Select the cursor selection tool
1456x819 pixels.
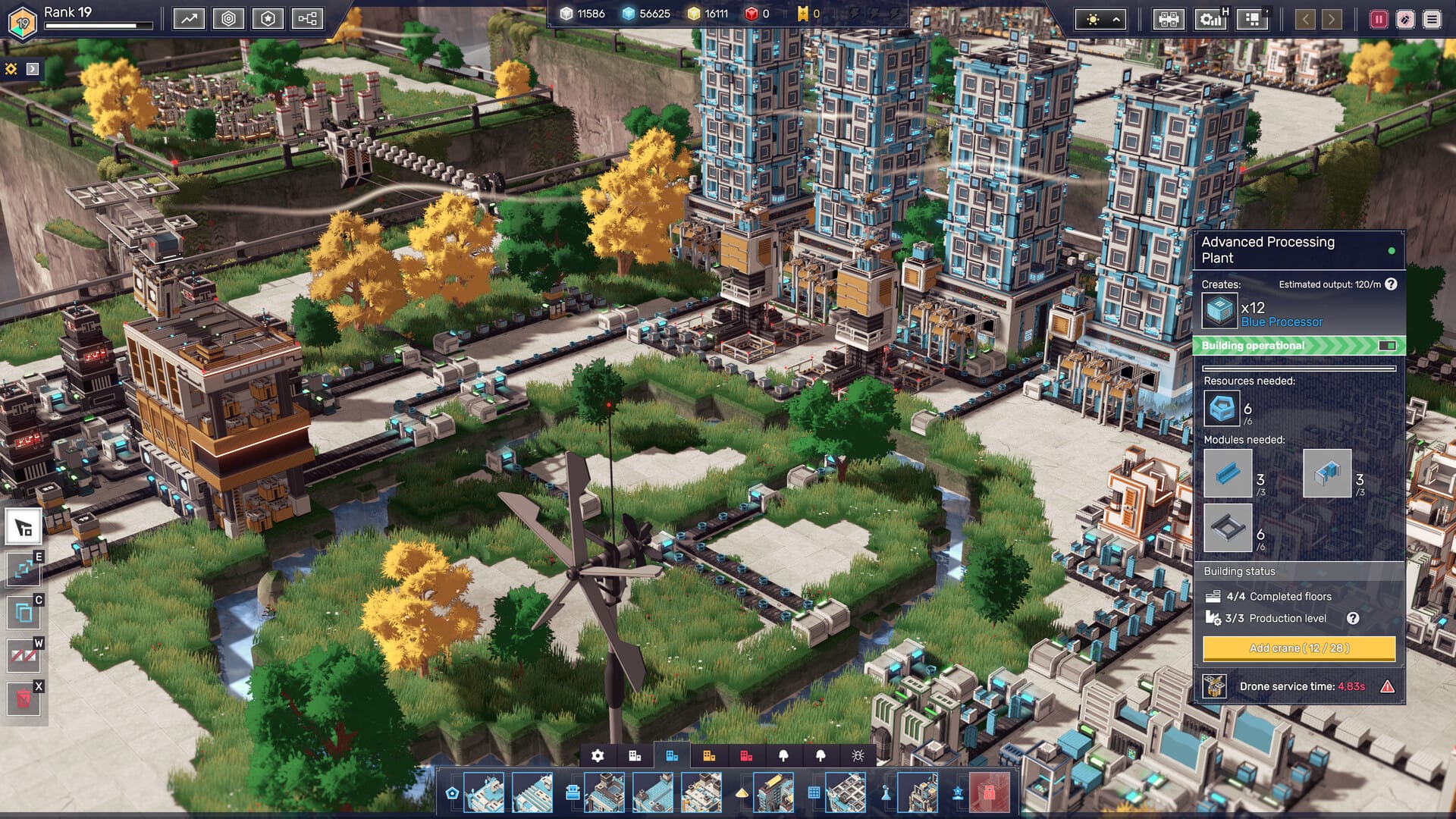click(24, 526)
